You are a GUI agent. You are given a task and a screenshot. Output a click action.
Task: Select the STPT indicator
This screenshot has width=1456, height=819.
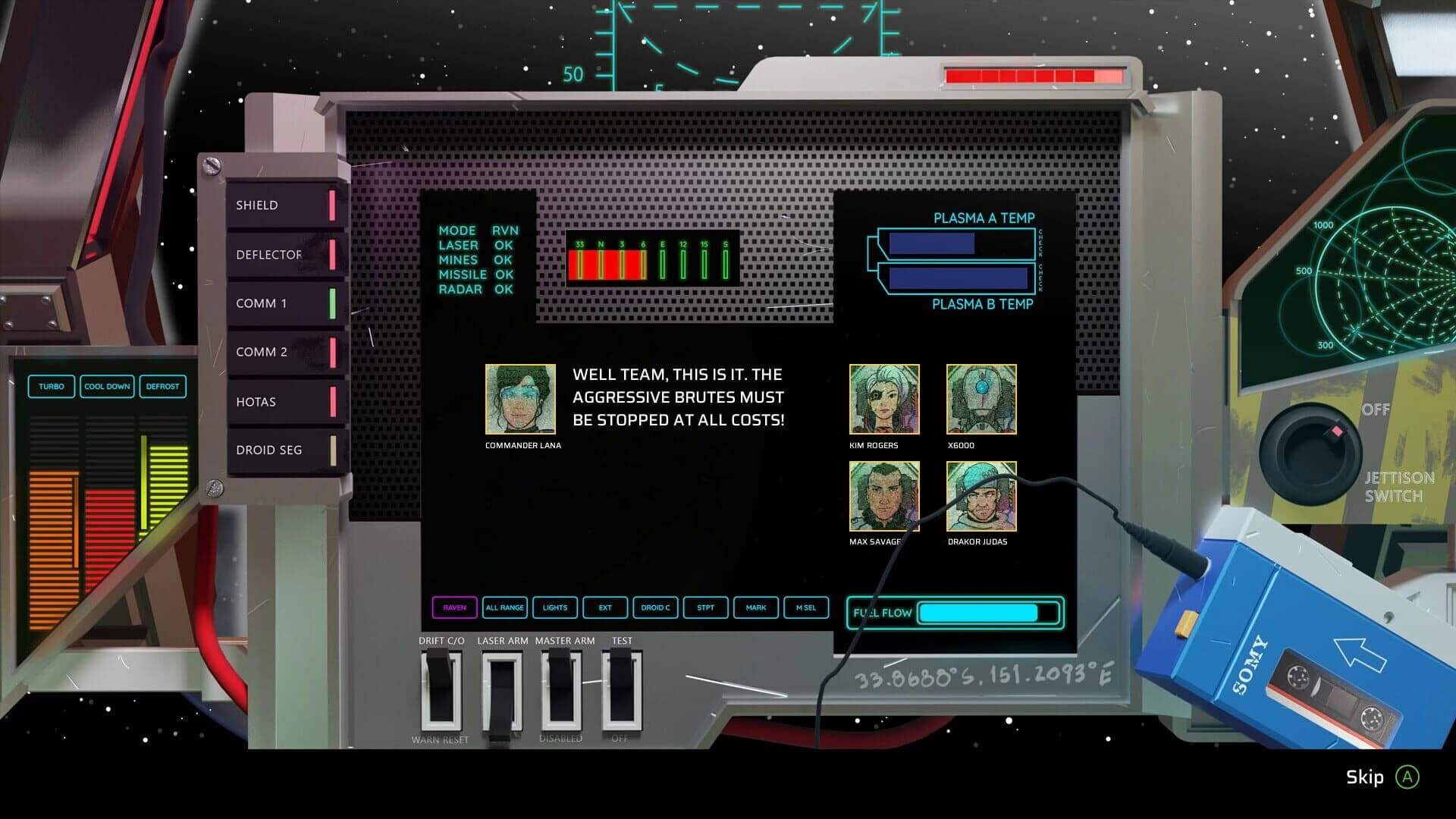[x=705, y=607]
